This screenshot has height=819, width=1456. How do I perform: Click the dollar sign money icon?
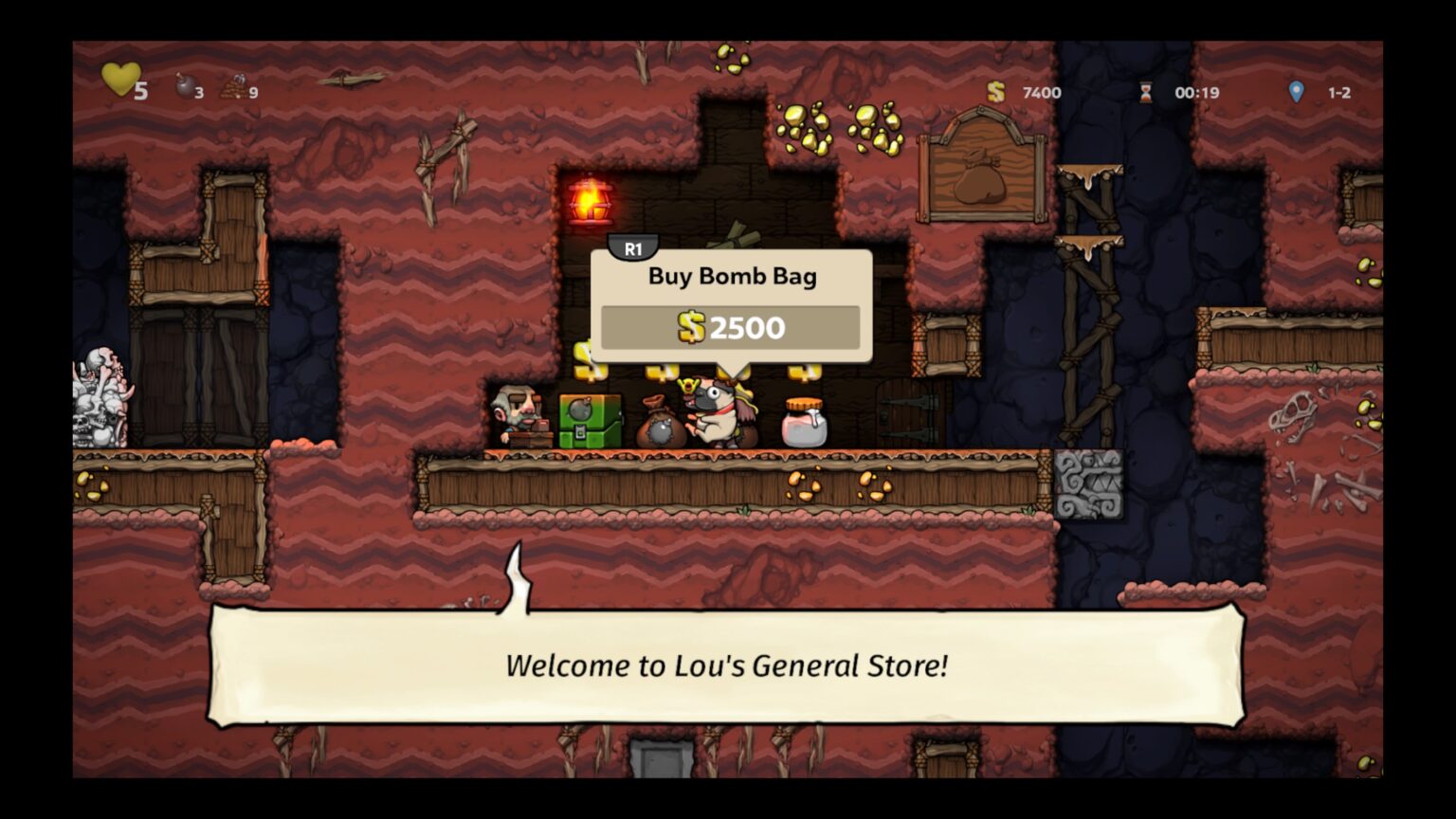[x=994, y=92]
